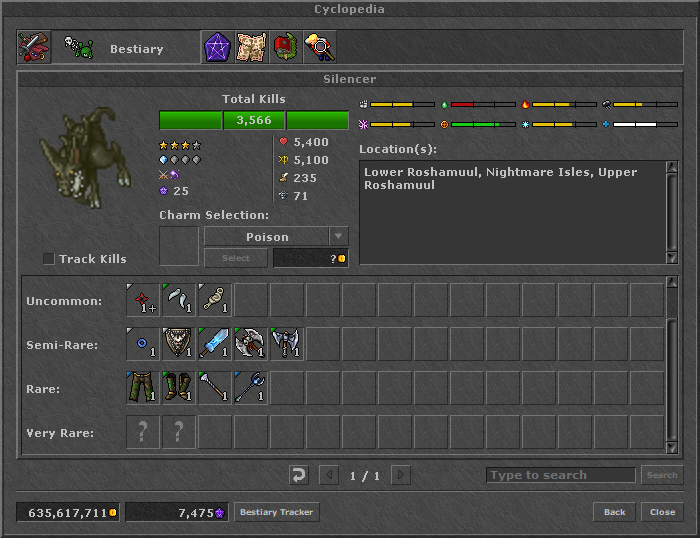Open the Map tab with parchment icon
The image size is (700, 538).
pos(251,48)
